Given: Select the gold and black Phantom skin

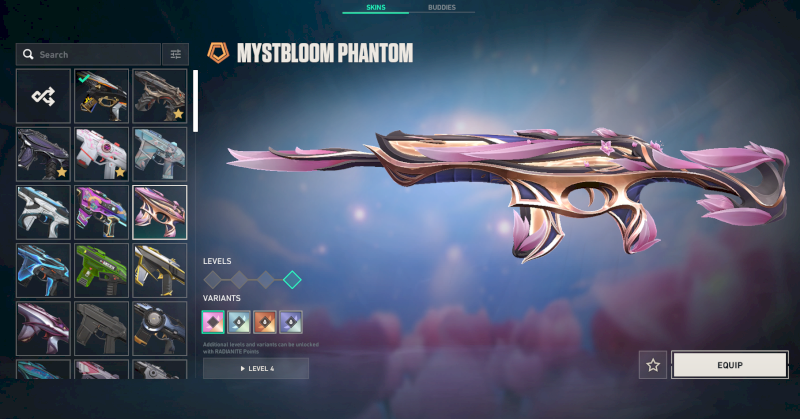Looking at the screenshot, I should 159,270.
